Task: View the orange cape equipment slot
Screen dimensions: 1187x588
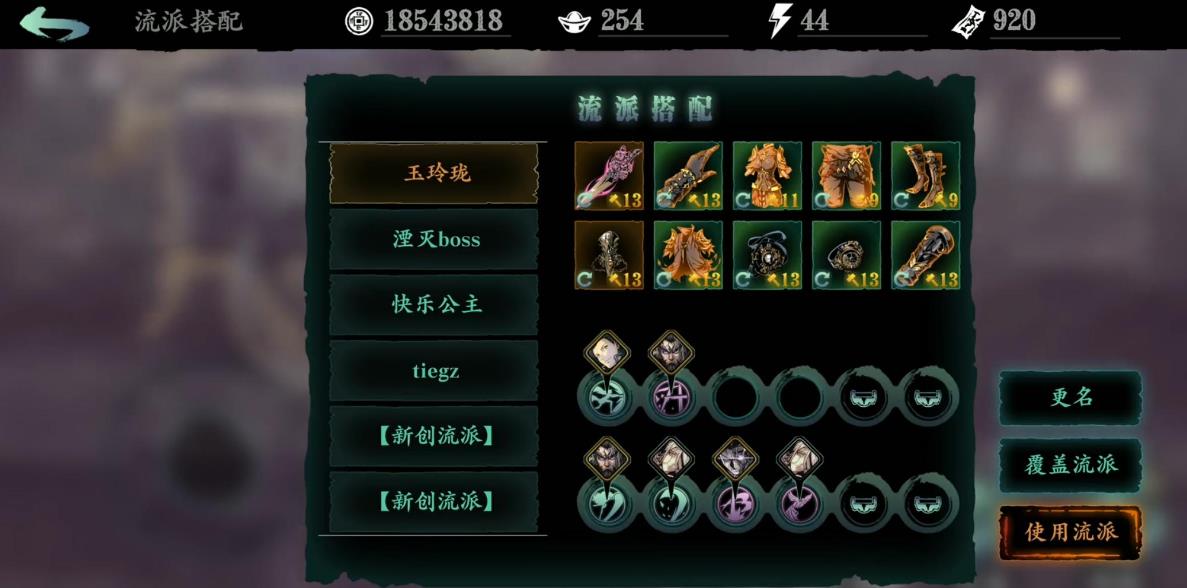Action: [688, 255]
